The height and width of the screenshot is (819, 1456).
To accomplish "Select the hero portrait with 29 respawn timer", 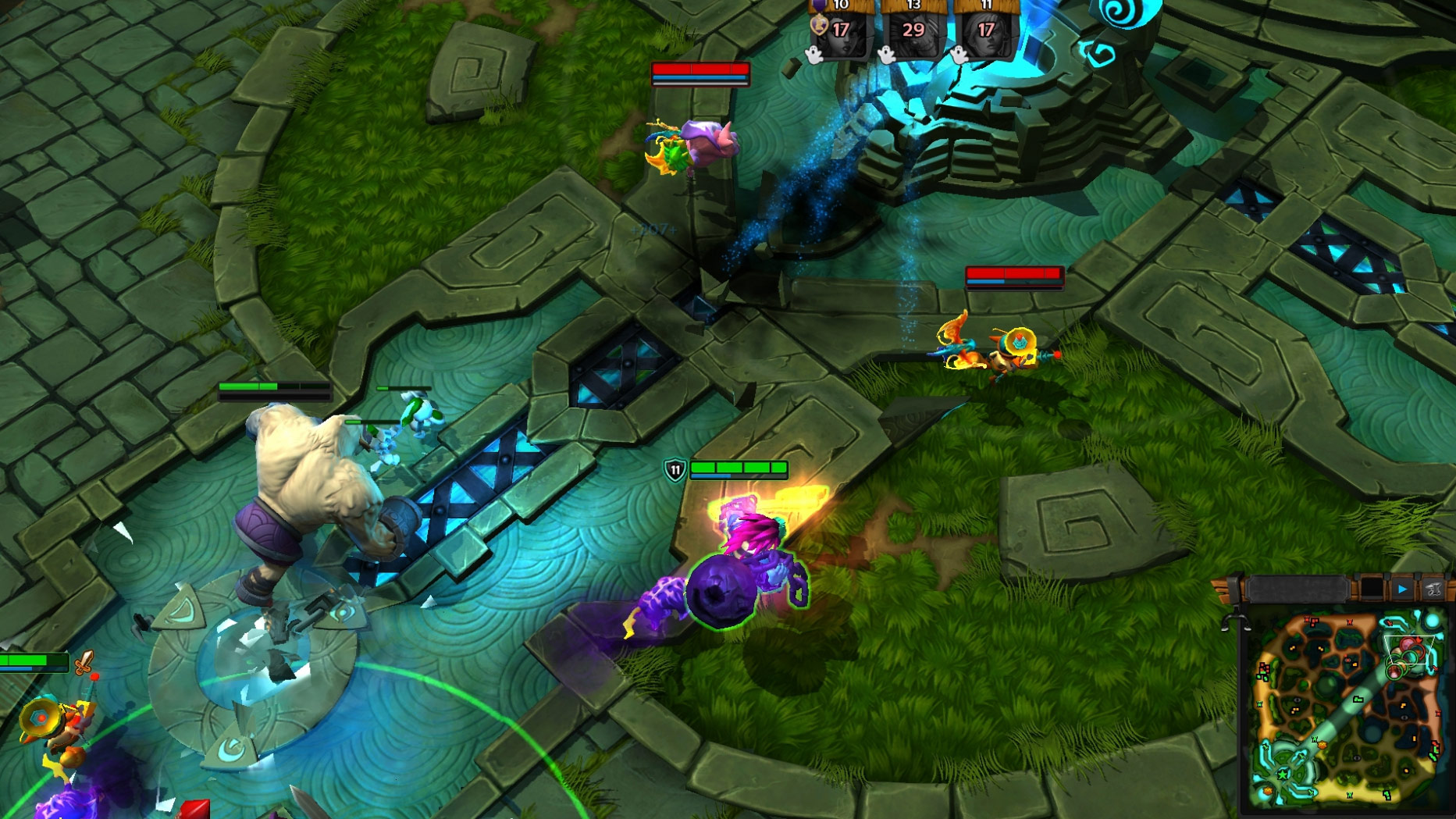I will [913, 31].
